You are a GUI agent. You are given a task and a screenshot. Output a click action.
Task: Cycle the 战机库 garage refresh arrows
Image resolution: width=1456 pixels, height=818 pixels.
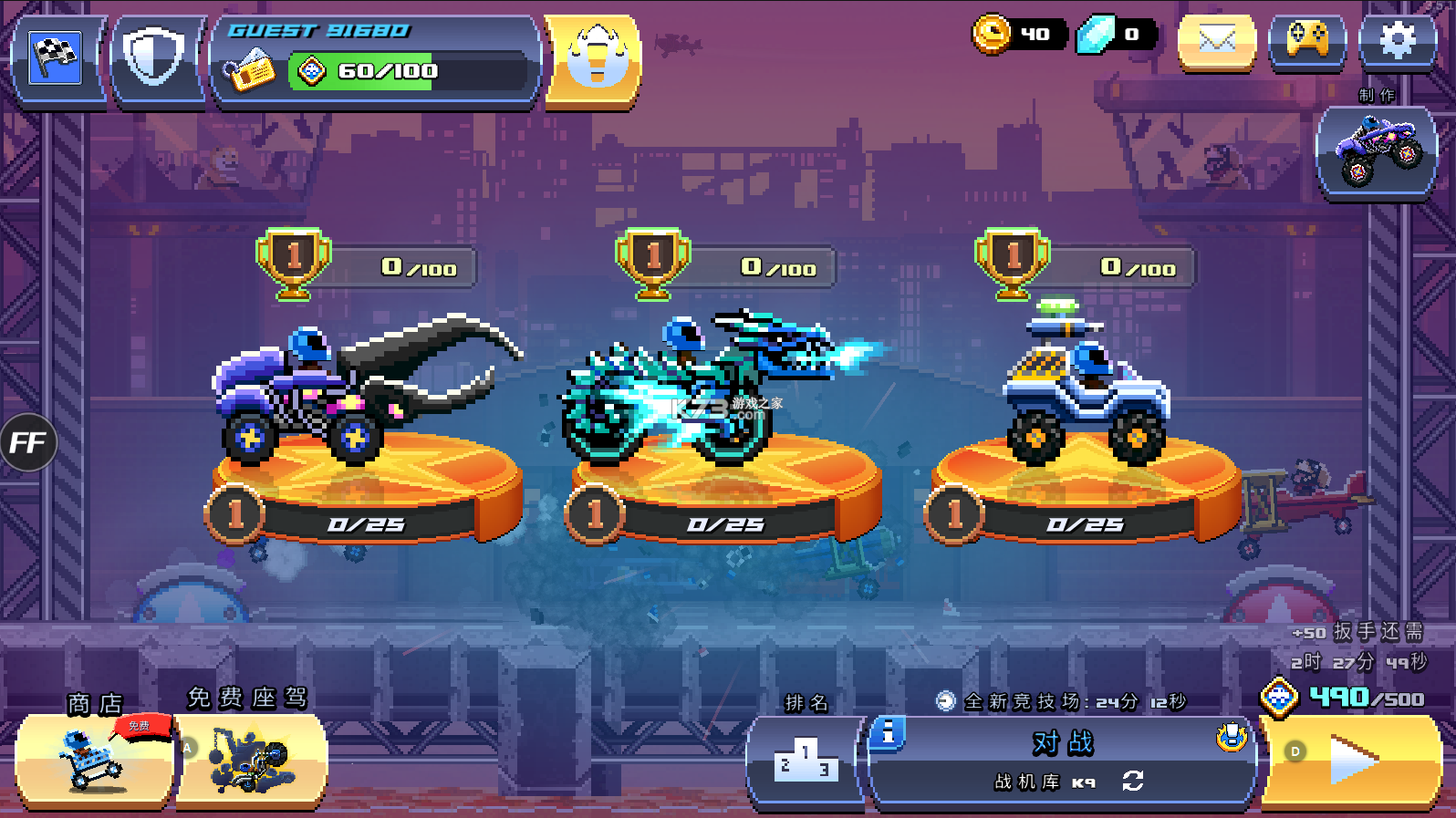(1133, 782)
